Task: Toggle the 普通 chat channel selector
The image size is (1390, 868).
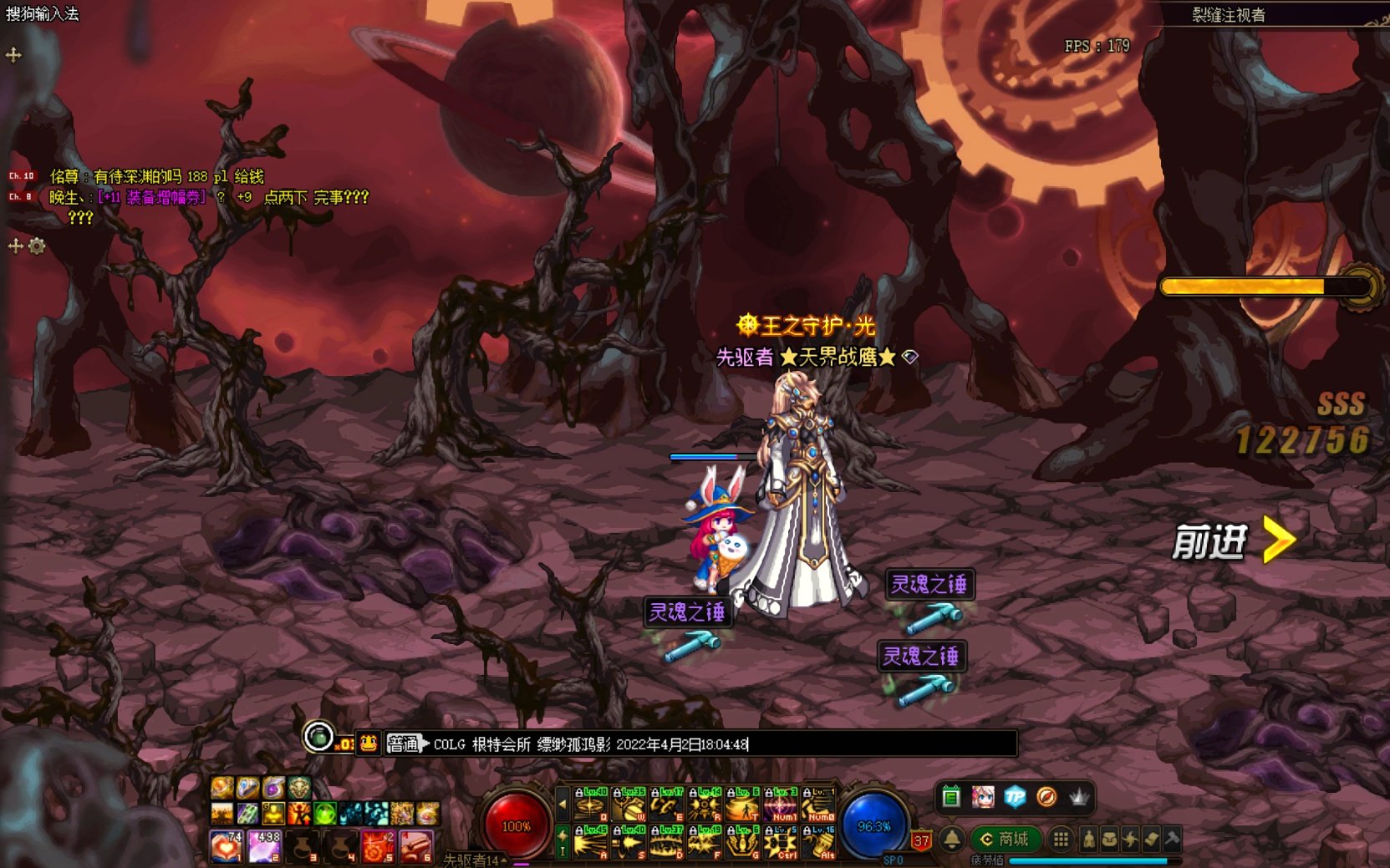Action: coord(406,744)
